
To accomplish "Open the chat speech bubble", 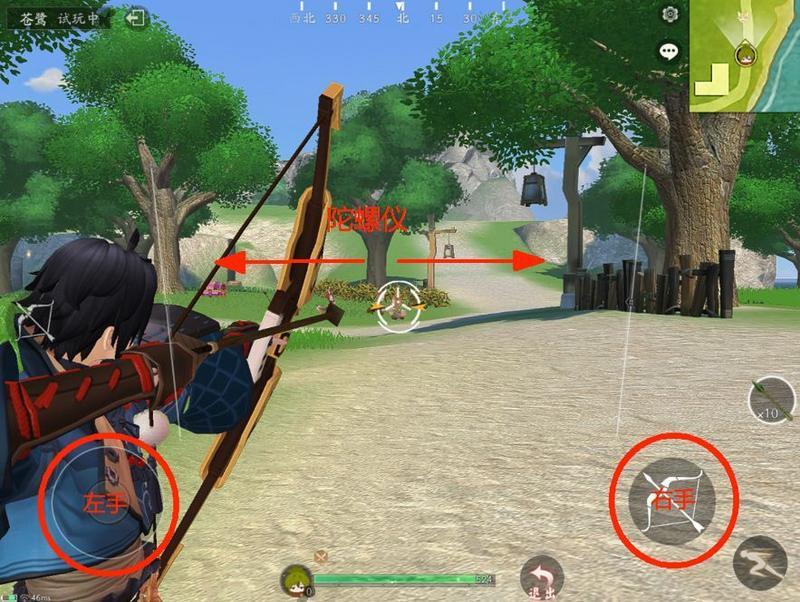I will pyautogui.click(x=668, y=50).
